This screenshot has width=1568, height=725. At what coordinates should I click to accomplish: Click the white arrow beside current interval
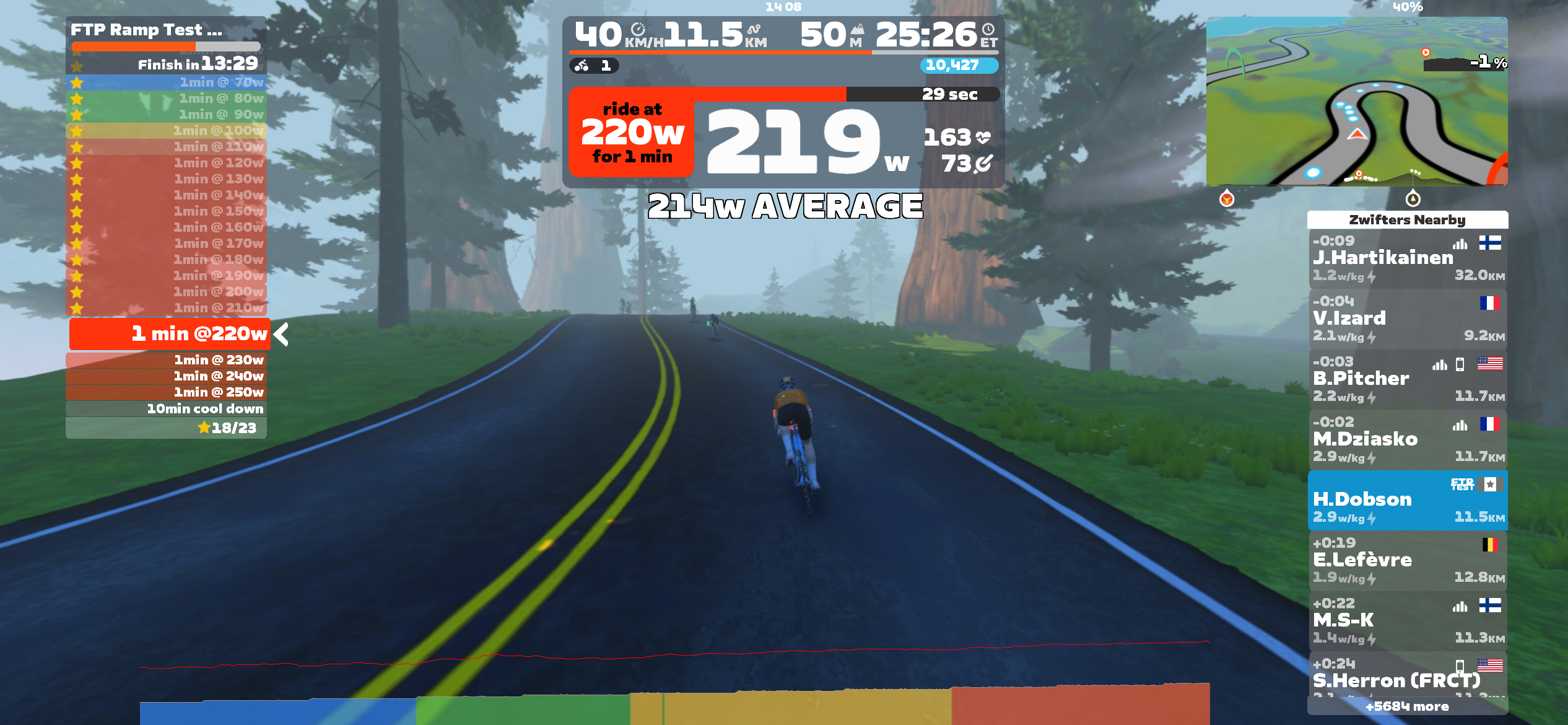282,334
